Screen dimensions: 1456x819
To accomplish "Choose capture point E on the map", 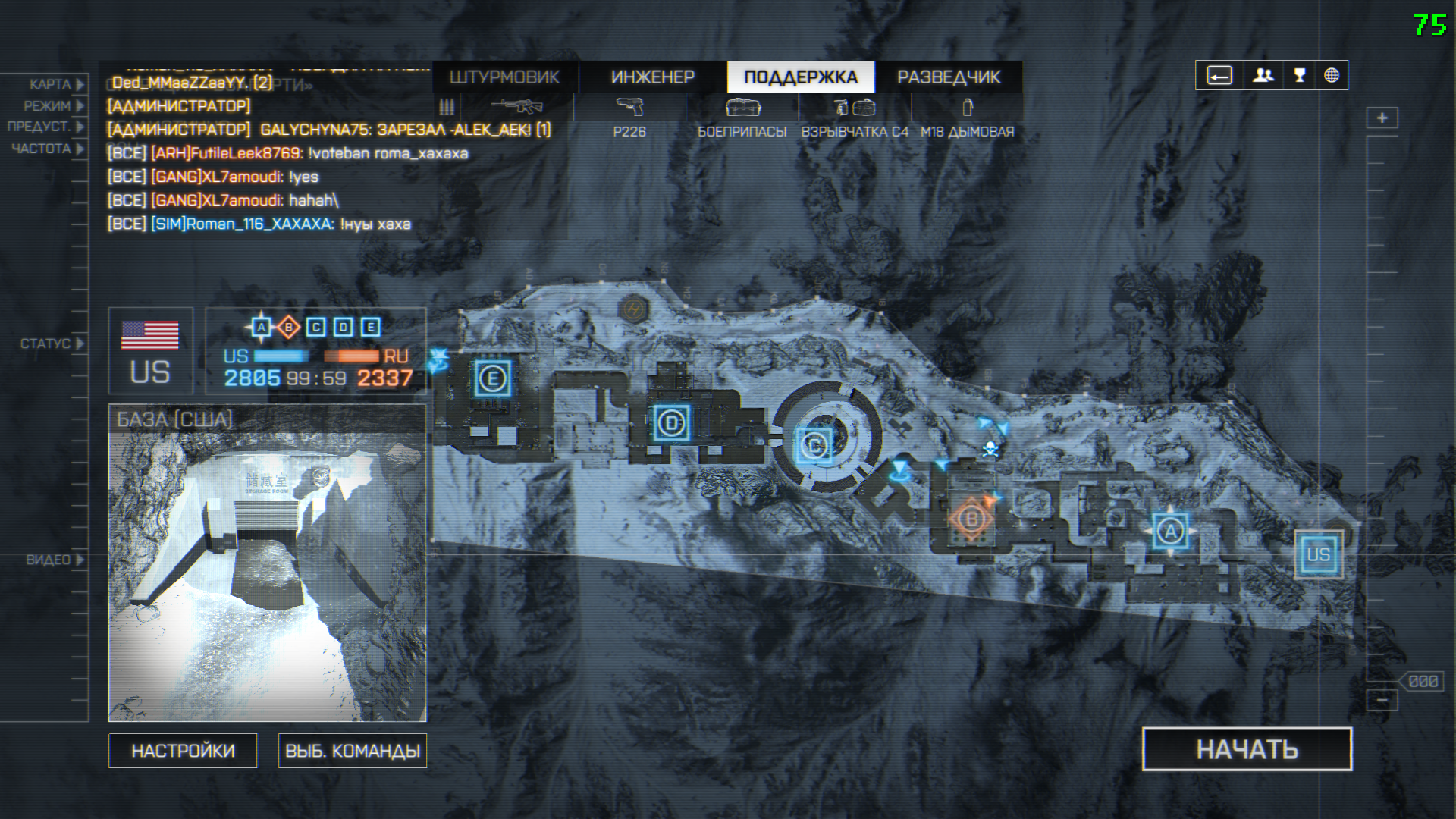I will [x=493, y=378].
